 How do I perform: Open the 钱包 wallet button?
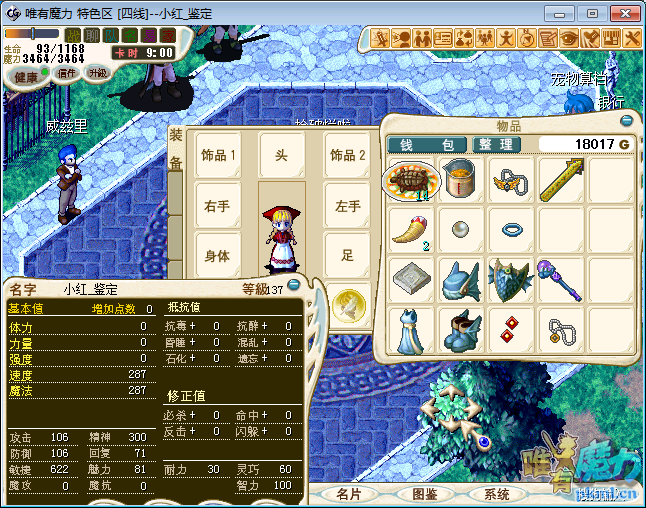click(x=427, y=145)
